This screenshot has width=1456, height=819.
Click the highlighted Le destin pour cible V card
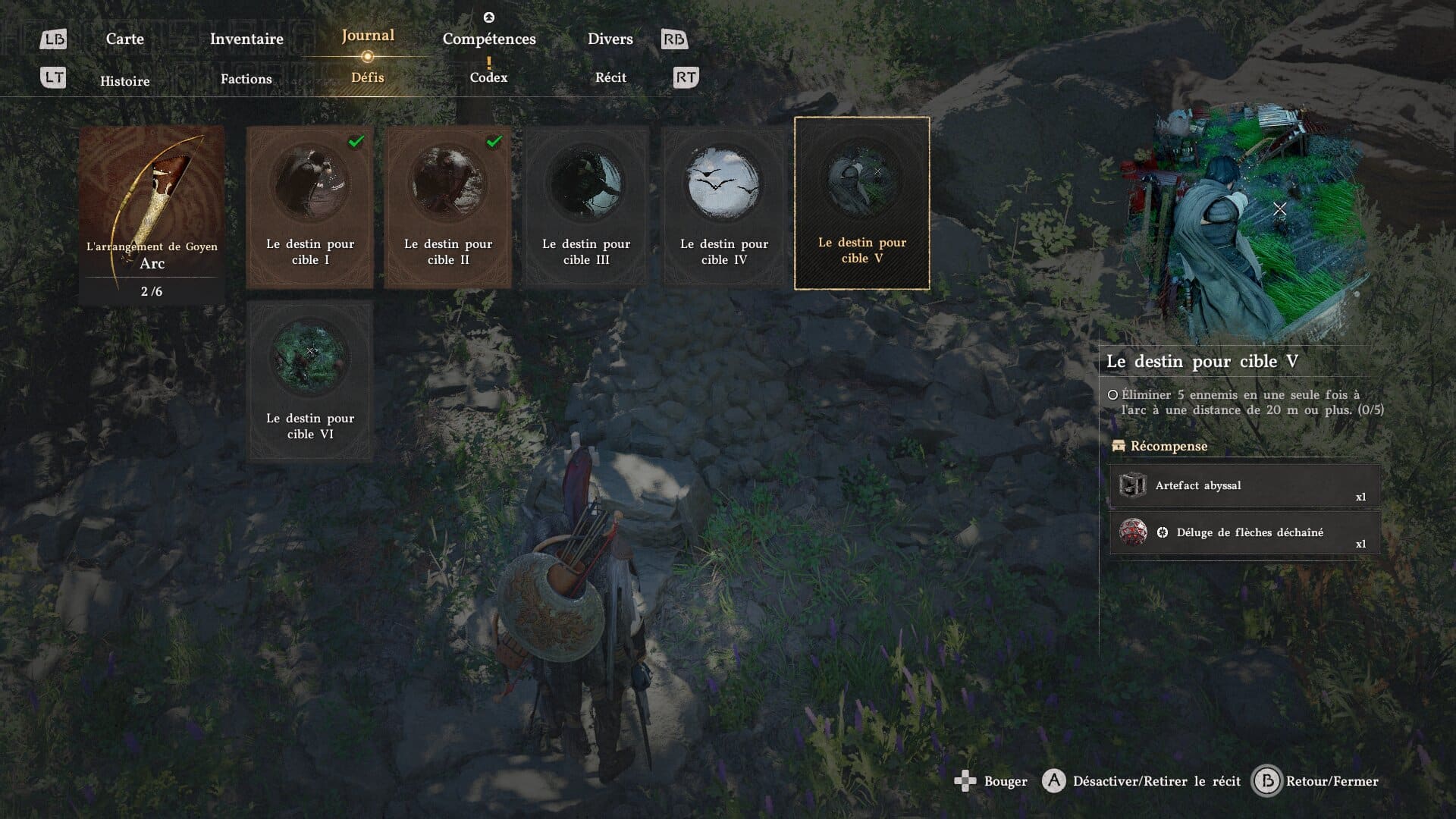[x=862, y=203]
